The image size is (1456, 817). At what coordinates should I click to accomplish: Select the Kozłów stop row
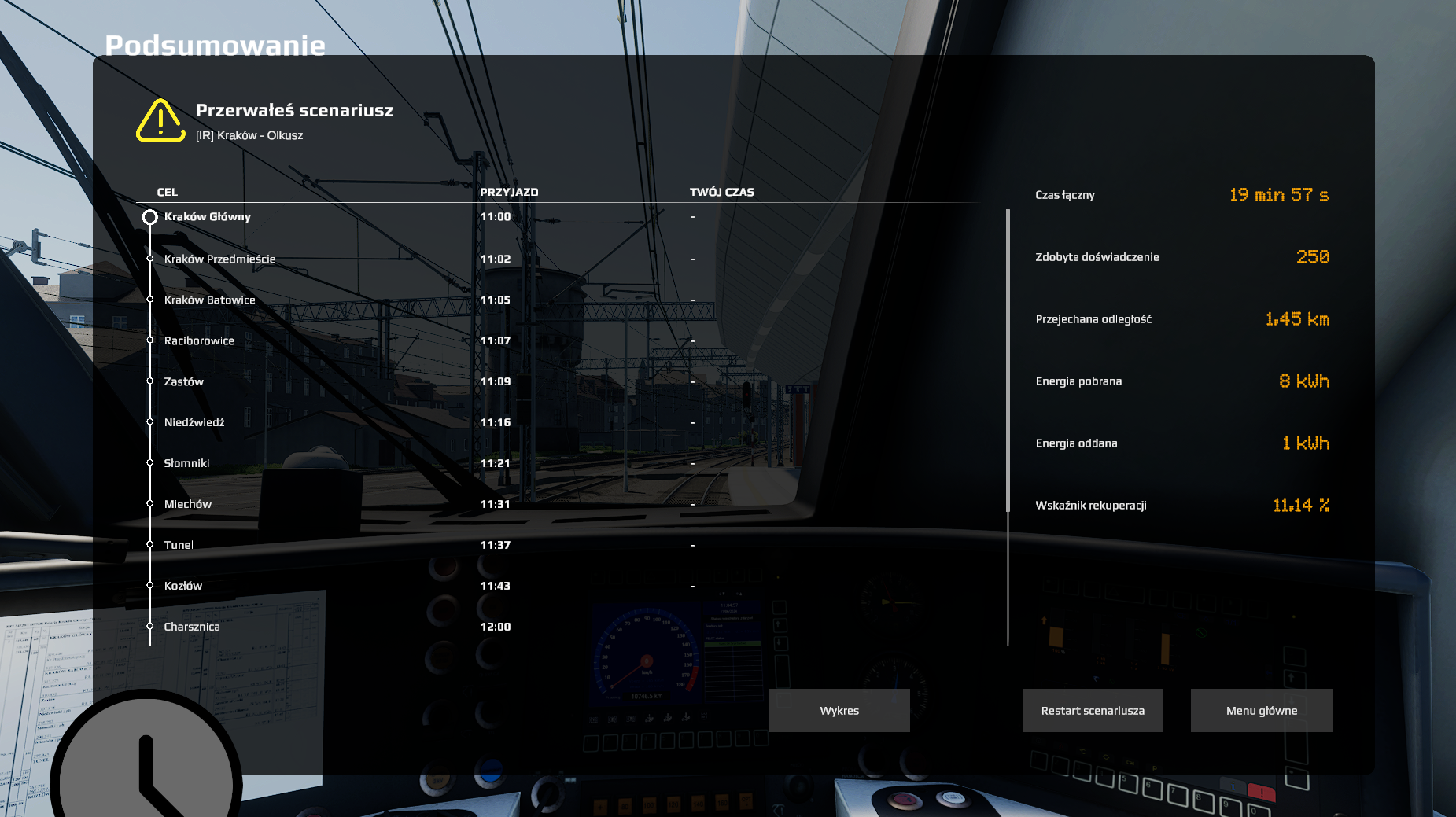pos(182,587)
